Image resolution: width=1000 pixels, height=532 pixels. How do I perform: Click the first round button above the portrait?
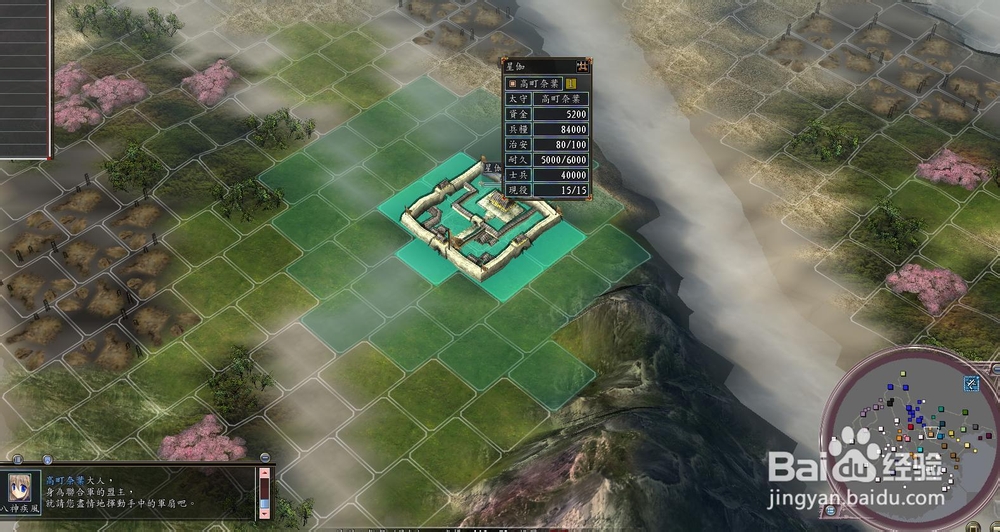(19, 459)
